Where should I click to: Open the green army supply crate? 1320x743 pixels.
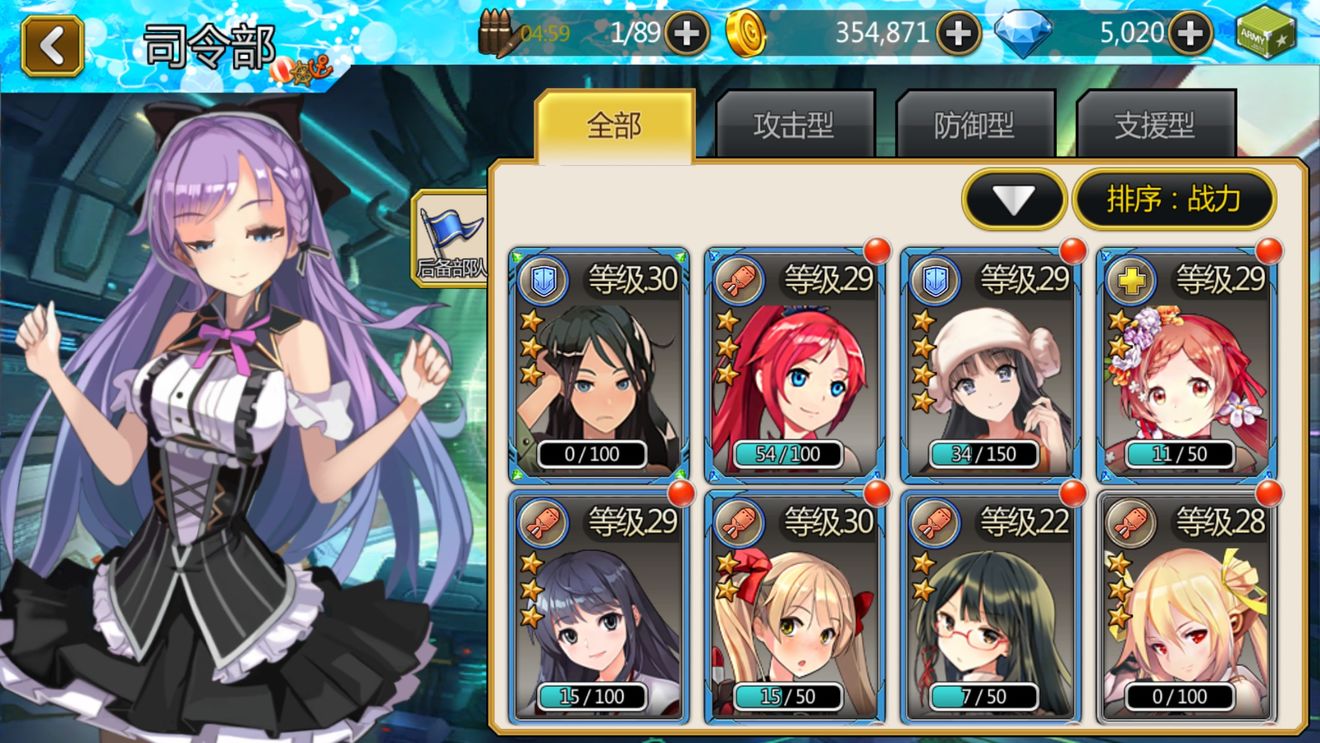pos(1265,34)
